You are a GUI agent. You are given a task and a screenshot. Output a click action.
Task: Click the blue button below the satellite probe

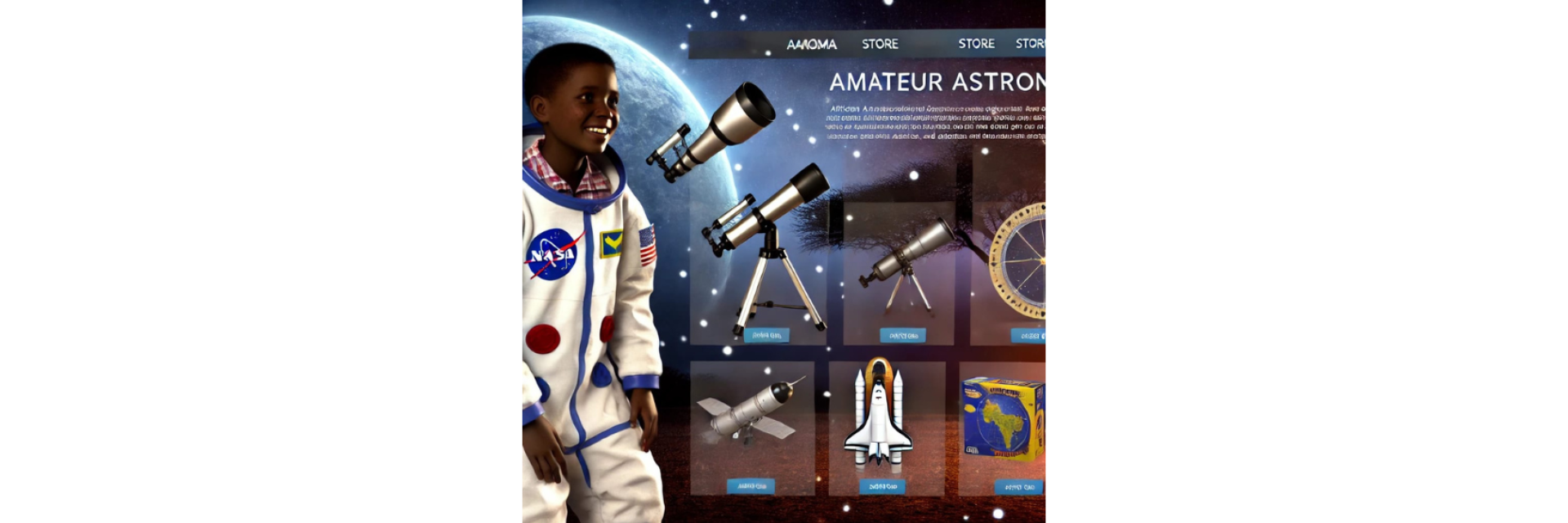751,486
